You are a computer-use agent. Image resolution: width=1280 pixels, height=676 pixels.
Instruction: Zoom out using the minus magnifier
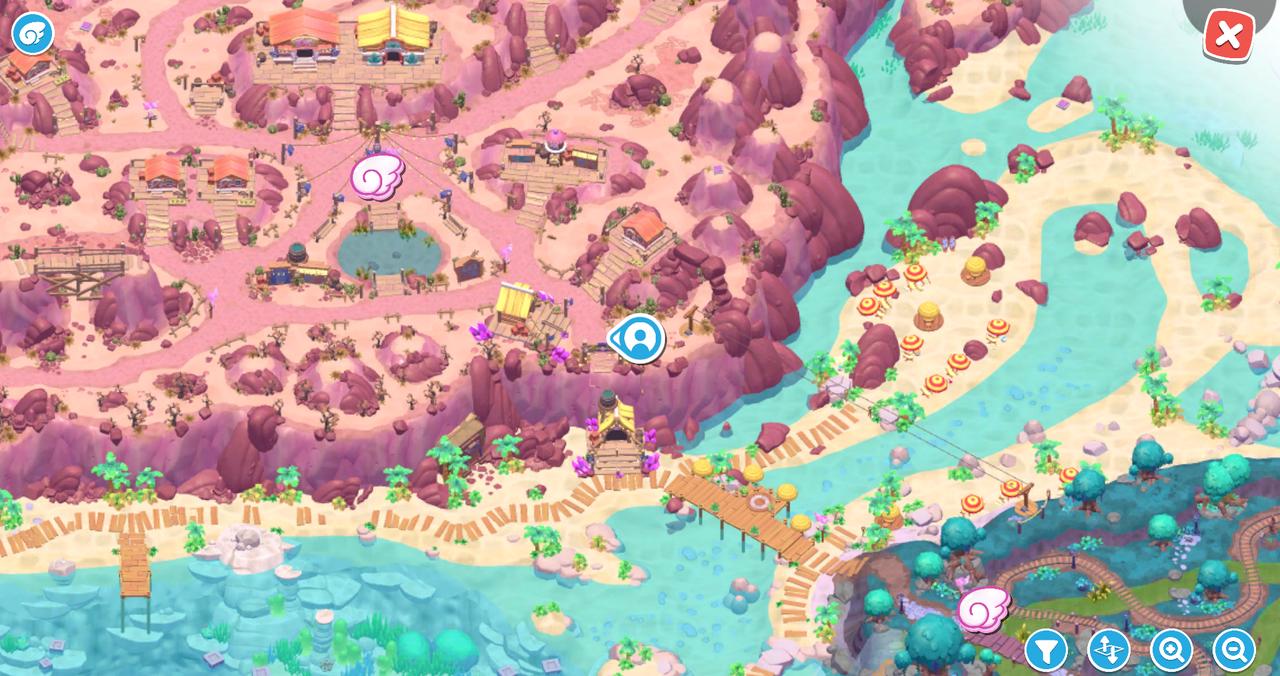(1233, 650)
